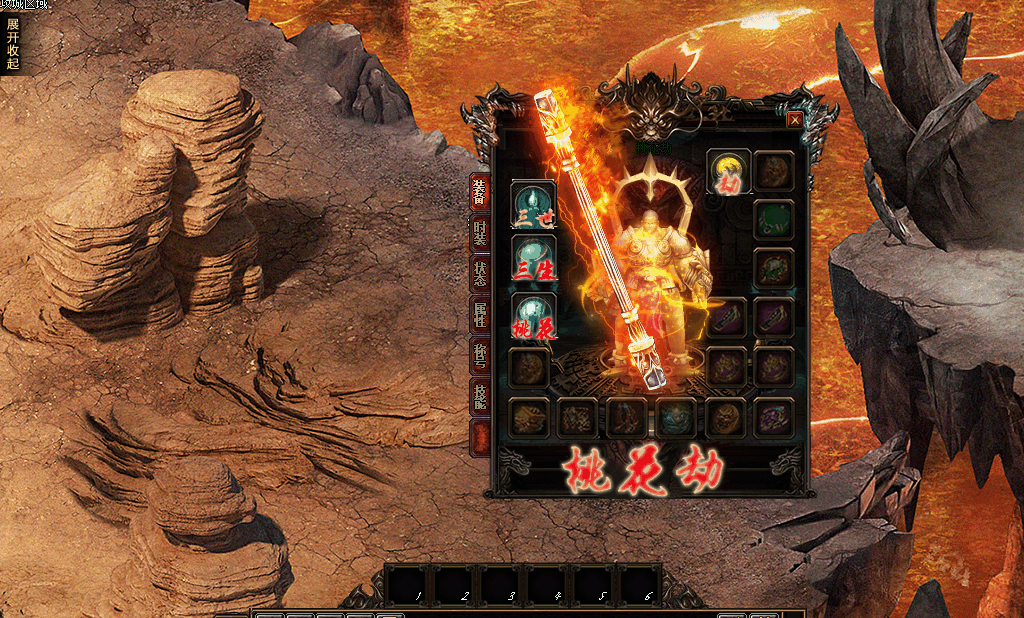Click hotbar slot number 1
1024x618 pixels.
tap(410, 584)
